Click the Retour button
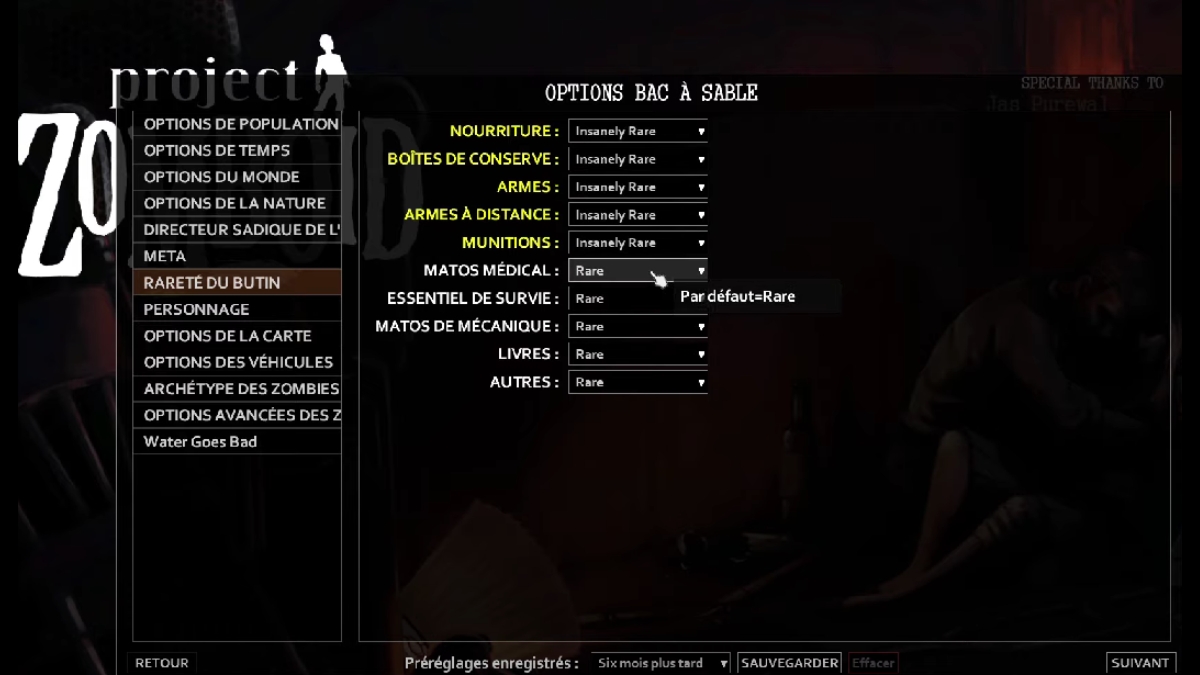The width and height of the screenshot is (1200, 675). click(161, 663)
